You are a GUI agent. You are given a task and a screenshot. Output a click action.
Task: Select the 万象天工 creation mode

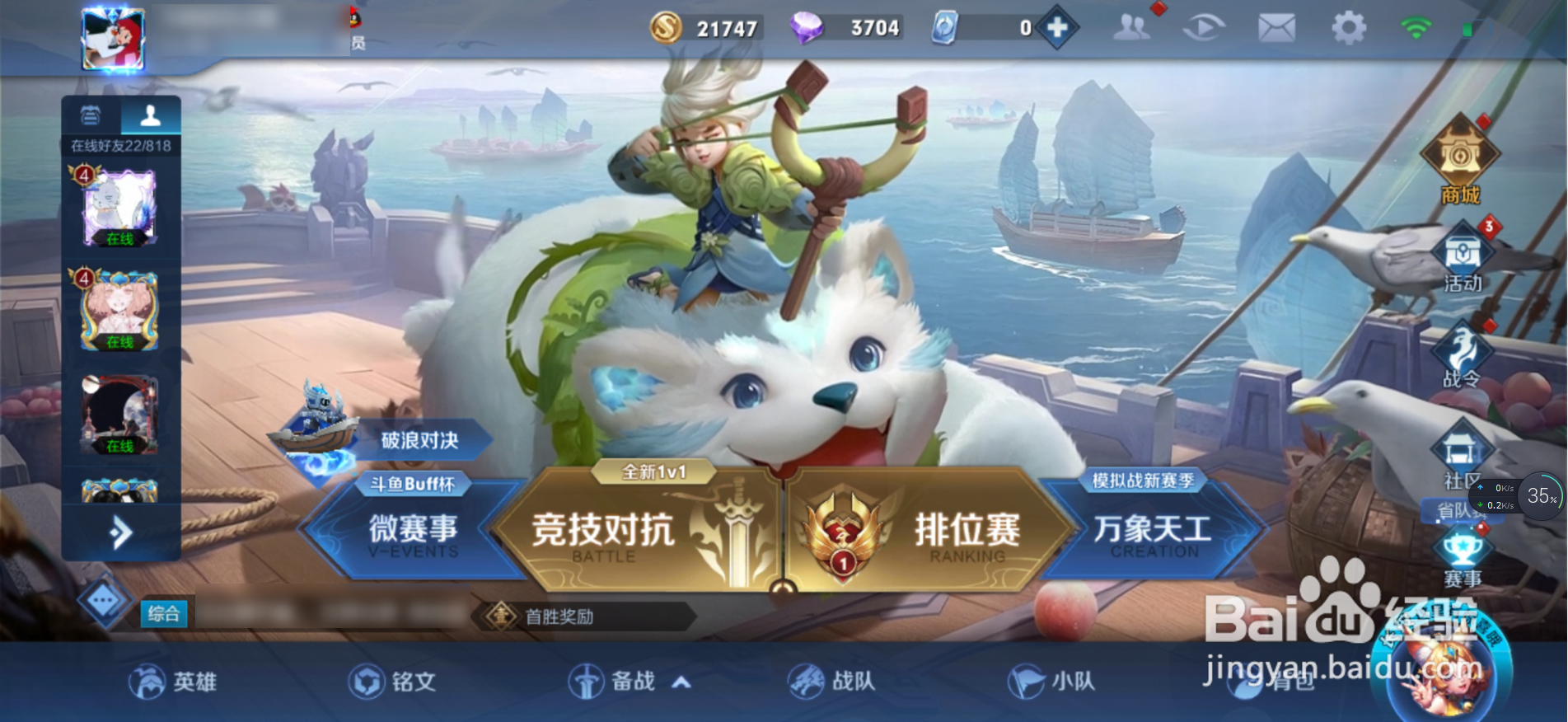point(1154,532)
